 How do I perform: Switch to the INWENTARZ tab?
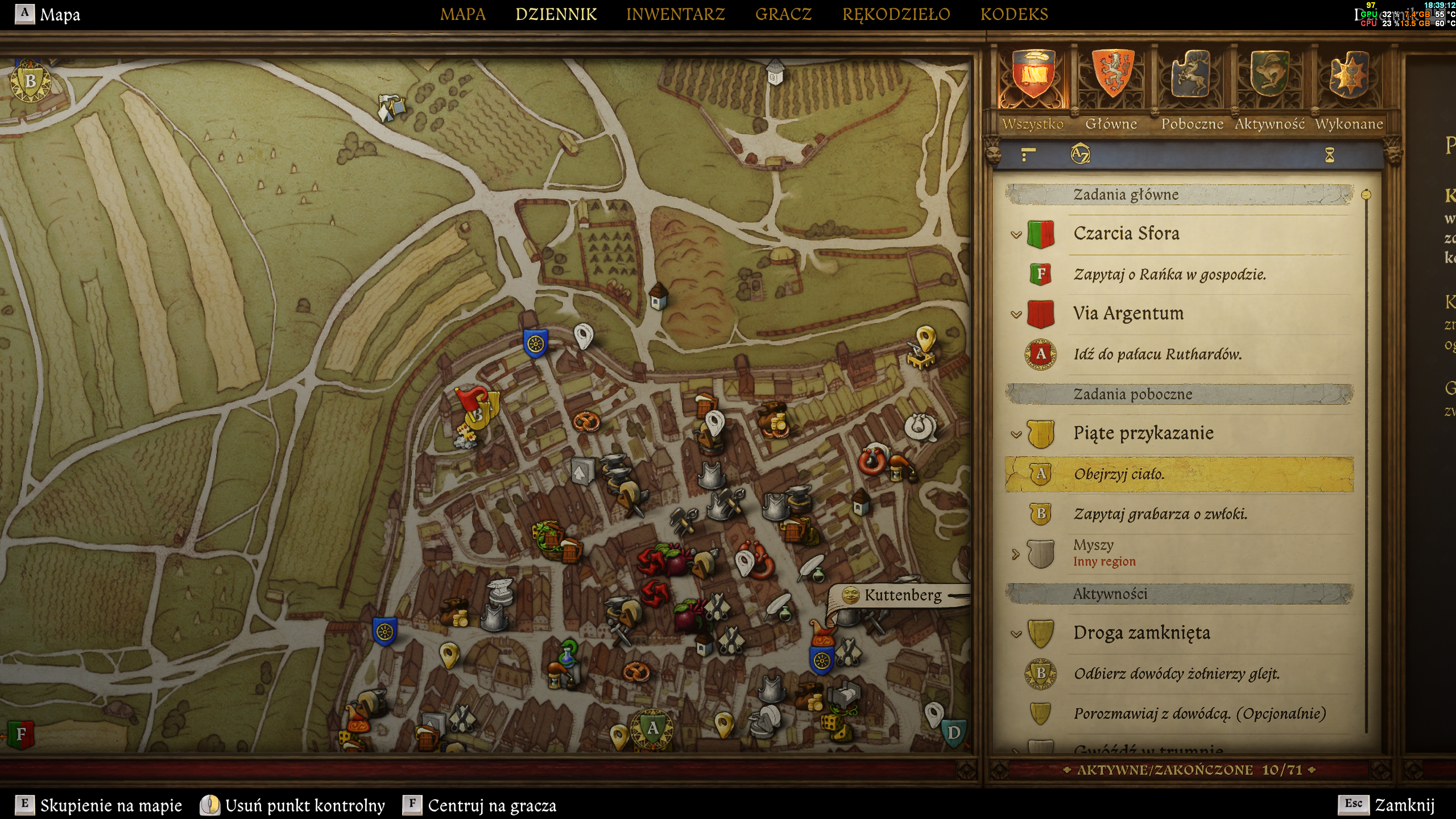pos(675,14)
